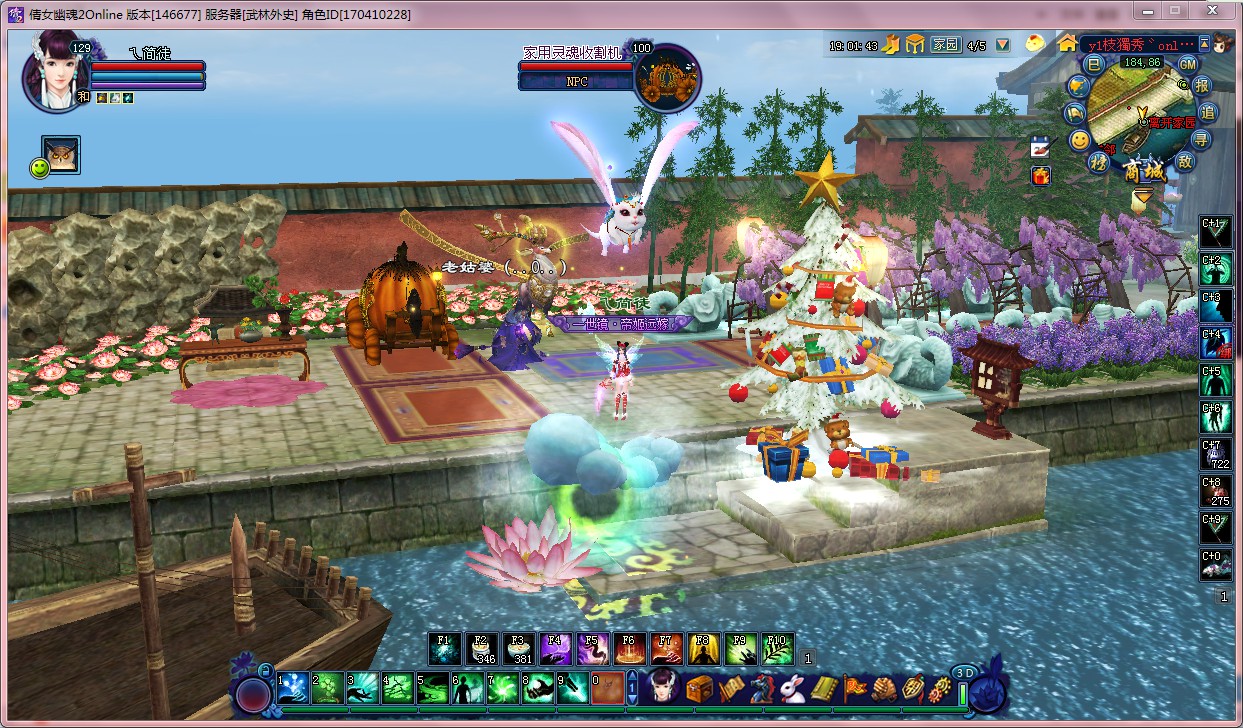Open the treasure chest bag icon

699,688
